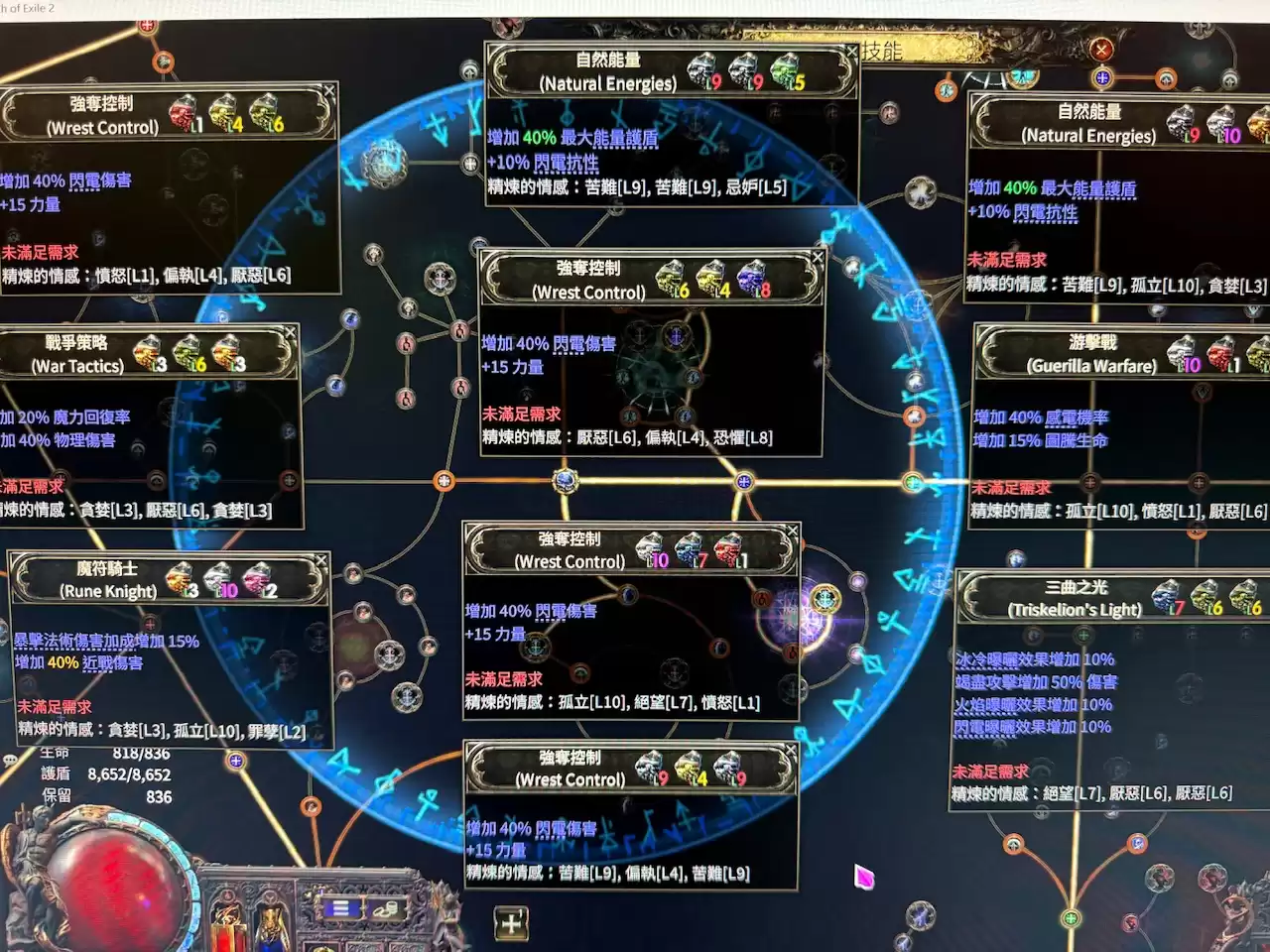Close the passive skill tree with the red X
This screenshot has width=1270, height=952.
(x=1101, y=50)
